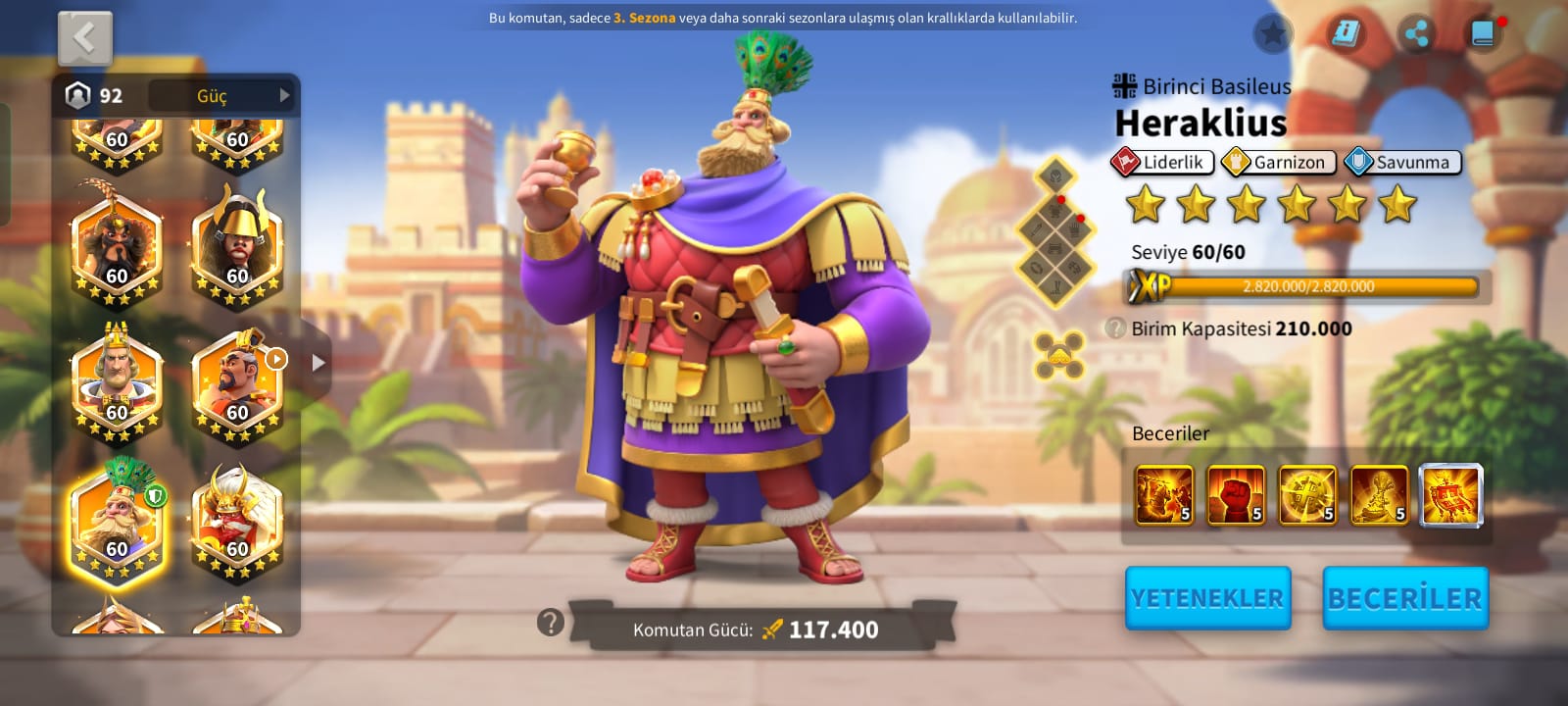The height and width of the screenshot is (706, 1568).
Task: Open the book icon with red dot
Action: 1484,35
